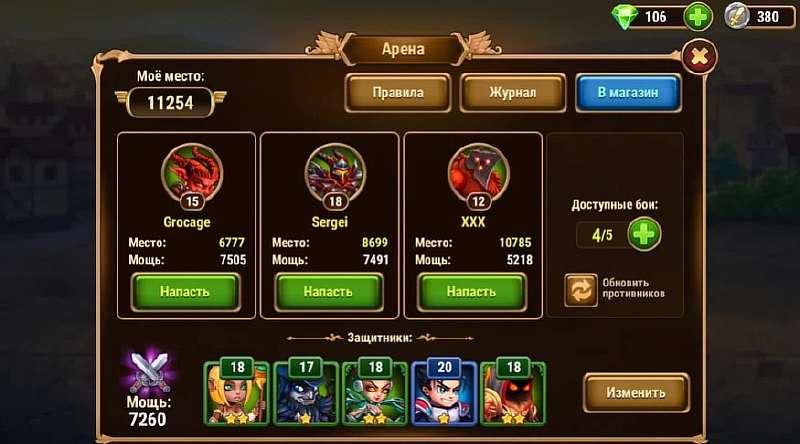Attack XXX with Напасть
The width and height of the screenshot is (800, 444).
[471, 291]
